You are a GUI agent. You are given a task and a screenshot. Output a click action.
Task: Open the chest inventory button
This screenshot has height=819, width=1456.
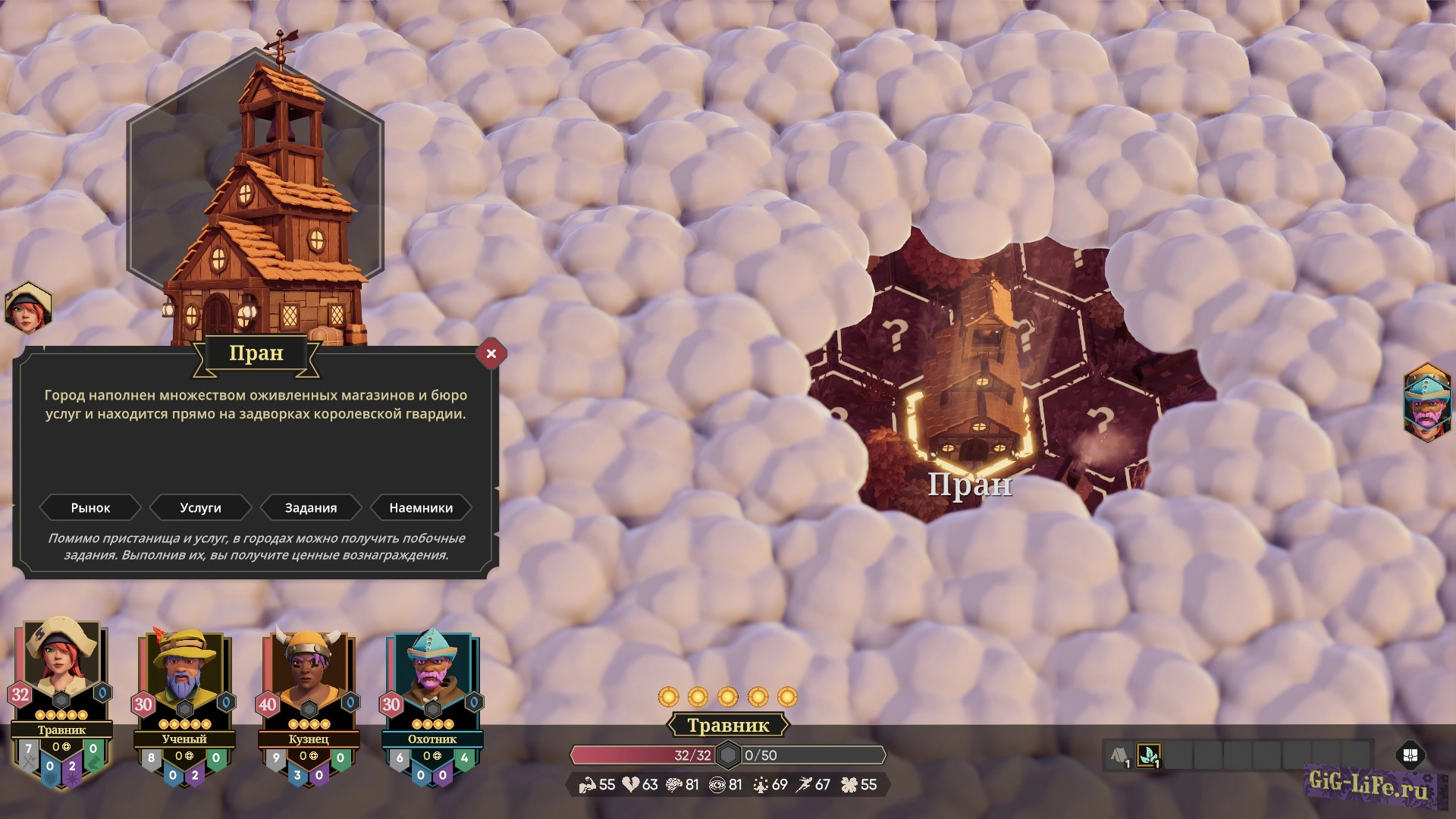click(1410, 755)
